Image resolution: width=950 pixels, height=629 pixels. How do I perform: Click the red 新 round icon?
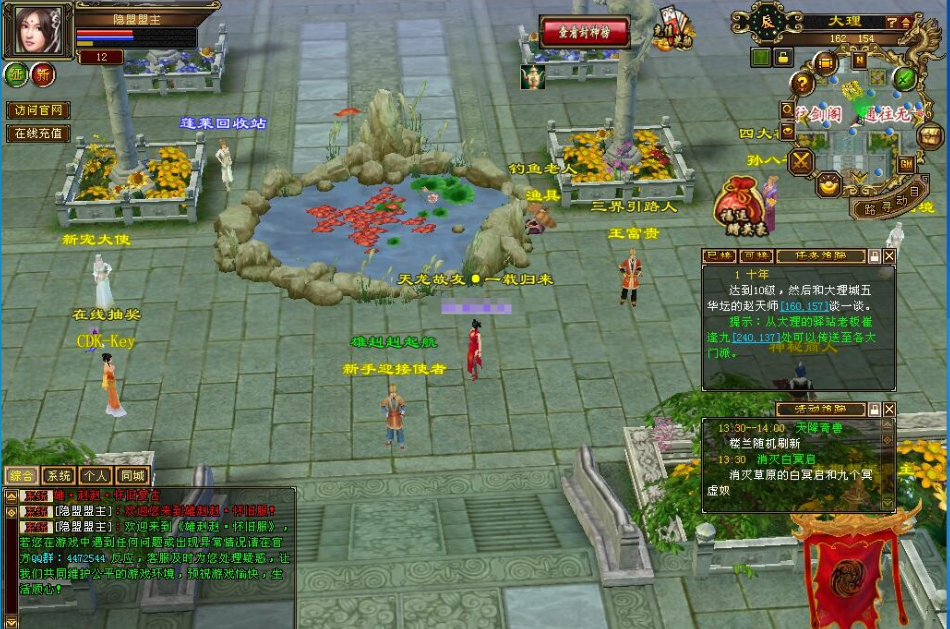pyautogui.click(x=43, y=74)
